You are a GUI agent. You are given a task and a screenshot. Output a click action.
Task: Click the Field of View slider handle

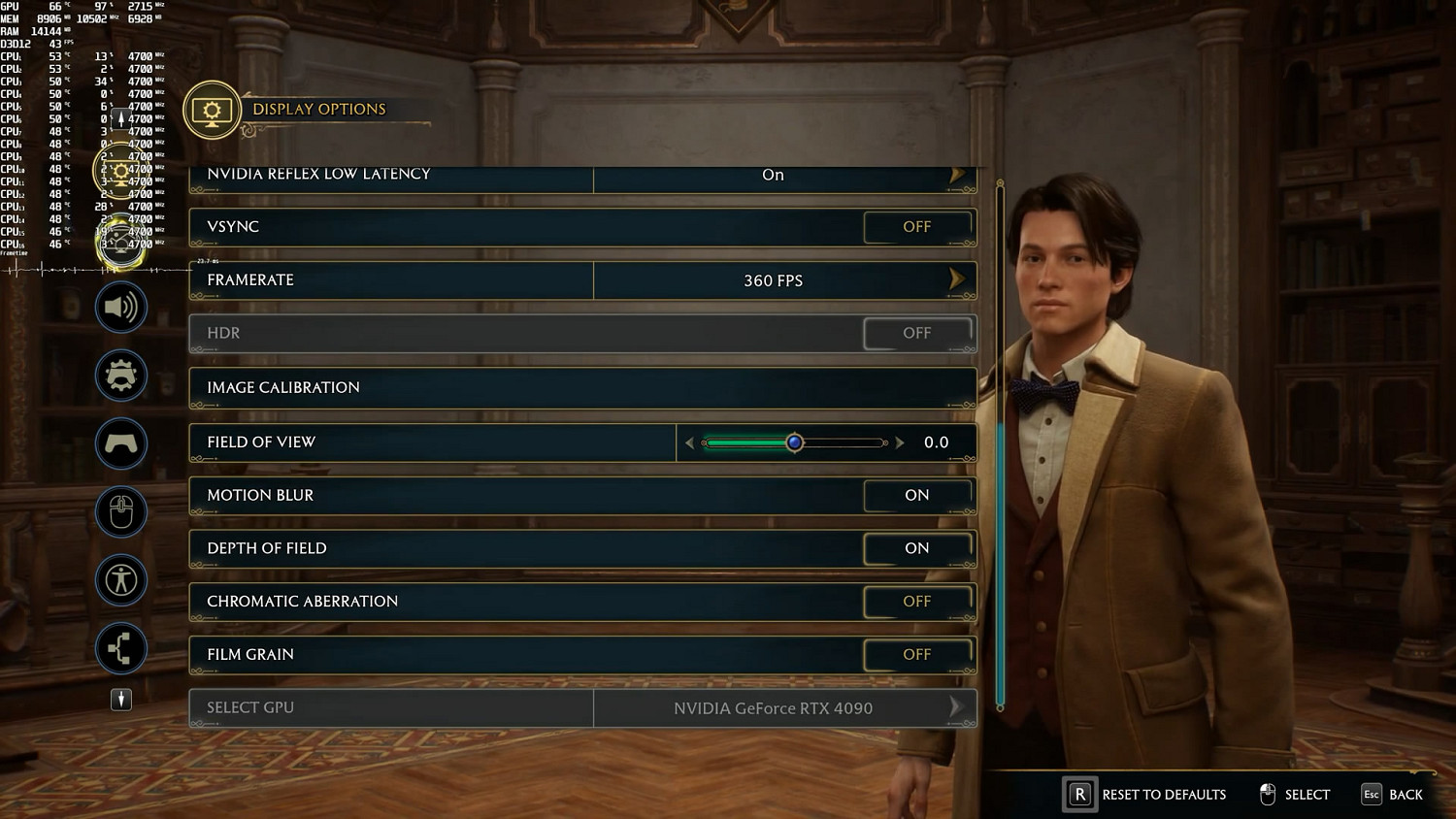click(x=795, y=442)
